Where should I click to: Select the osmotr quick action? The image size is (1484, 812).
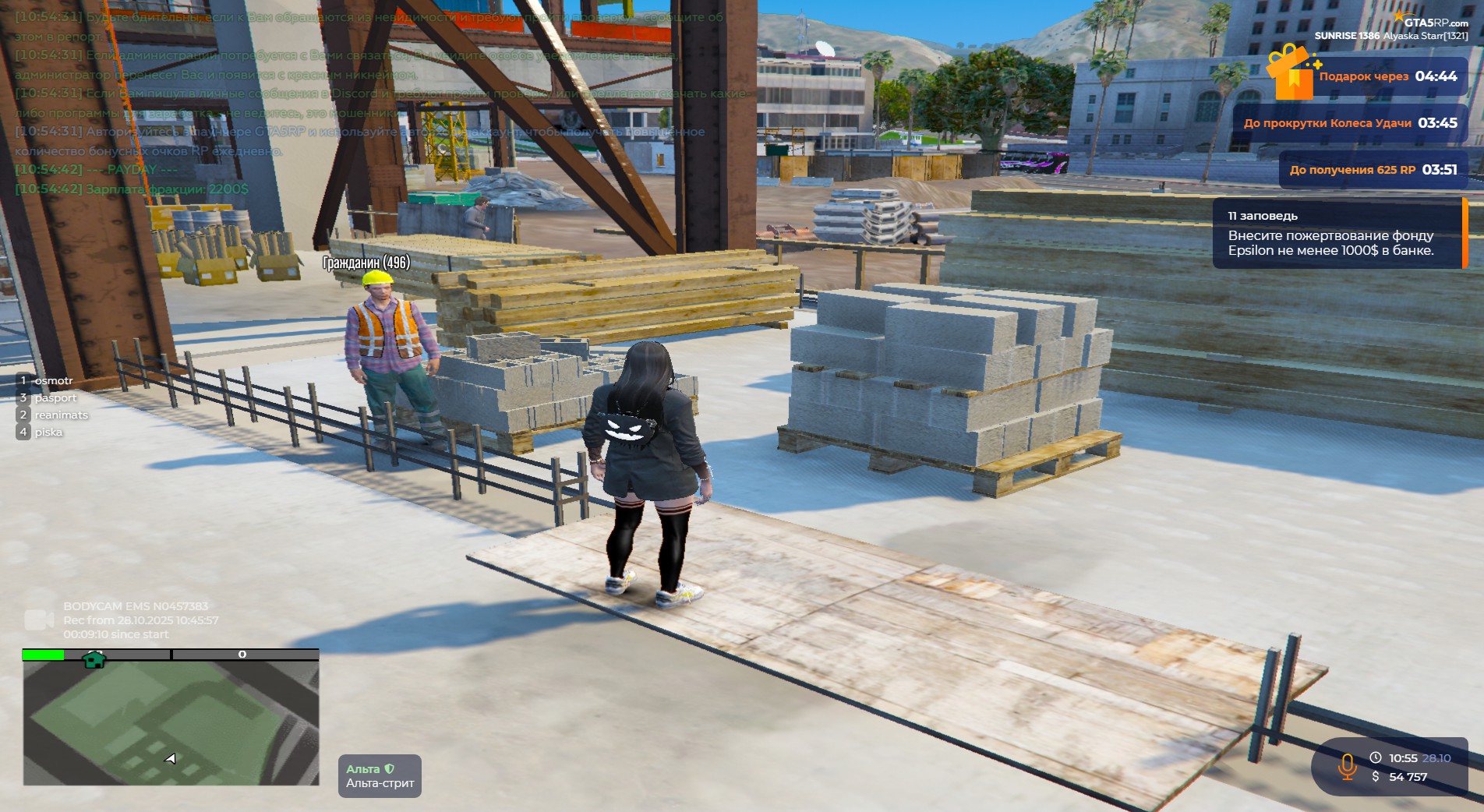pos(53,381)
